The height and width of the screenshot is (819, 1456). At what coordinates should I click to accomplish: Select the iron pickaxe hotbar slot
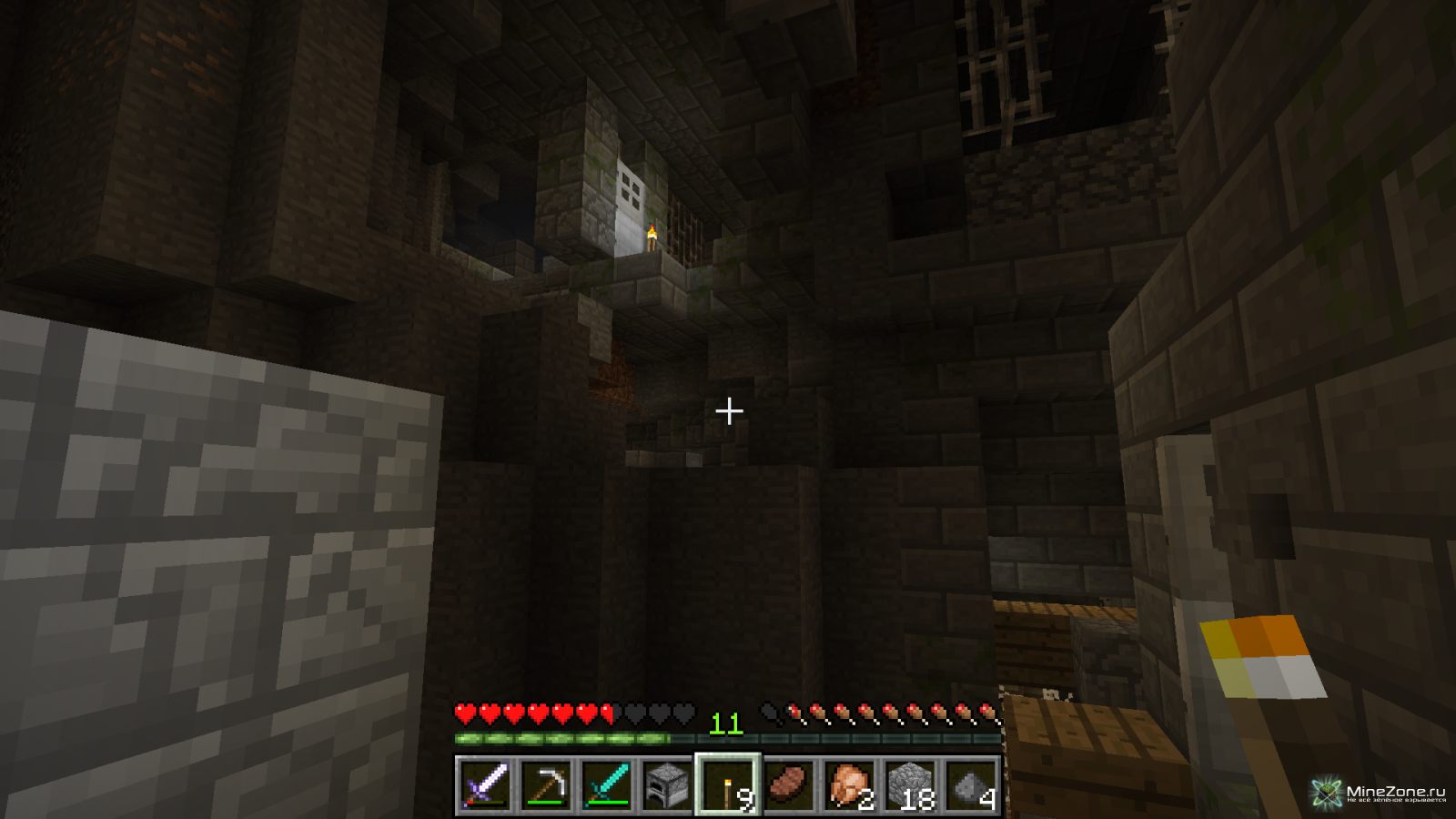545,784
